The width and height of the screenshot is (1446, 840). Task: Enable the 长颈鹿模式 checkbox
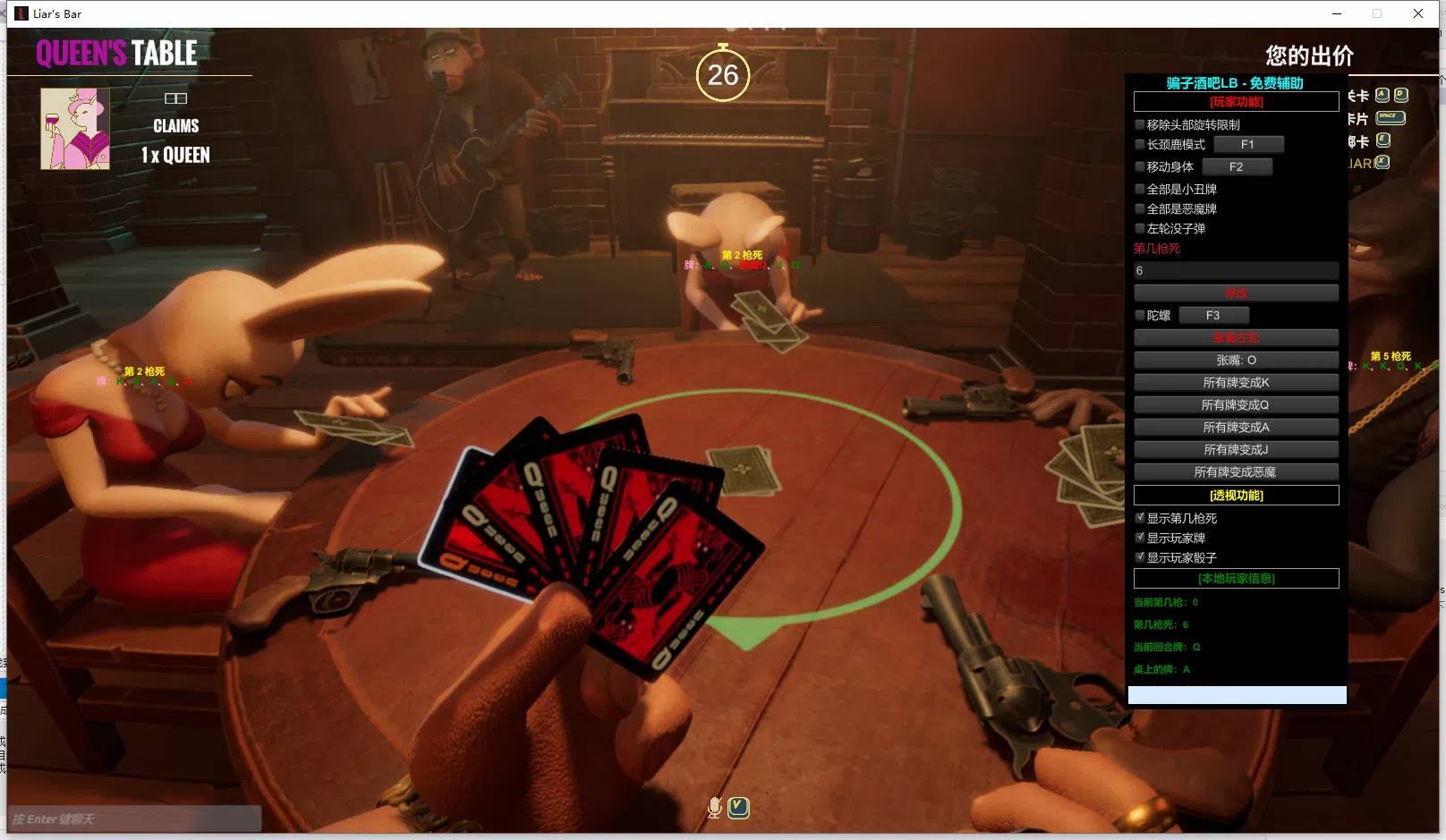click(x=1140, y=144)
